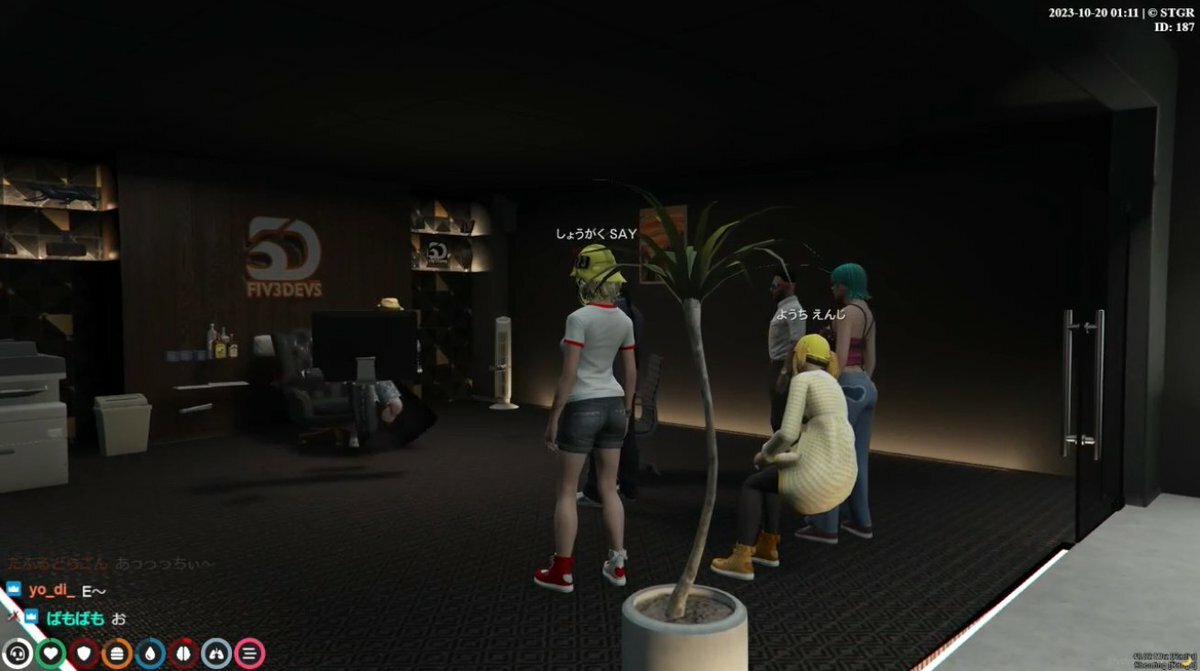Click the voice chat headset icon
The image size is (1200, 671).
(x=19, y=654)
